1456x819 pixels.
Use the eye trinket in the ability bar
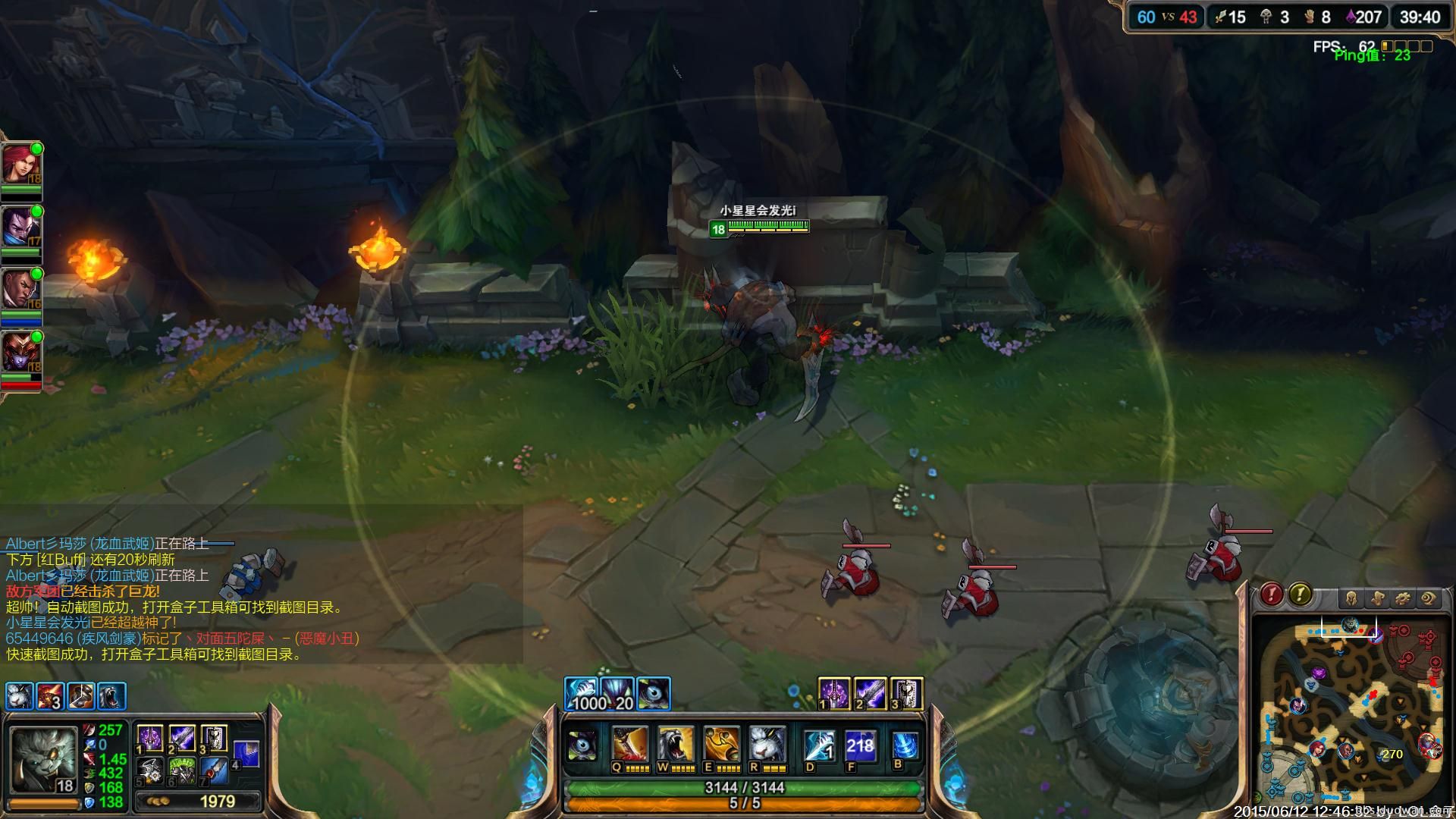[582, 745]
